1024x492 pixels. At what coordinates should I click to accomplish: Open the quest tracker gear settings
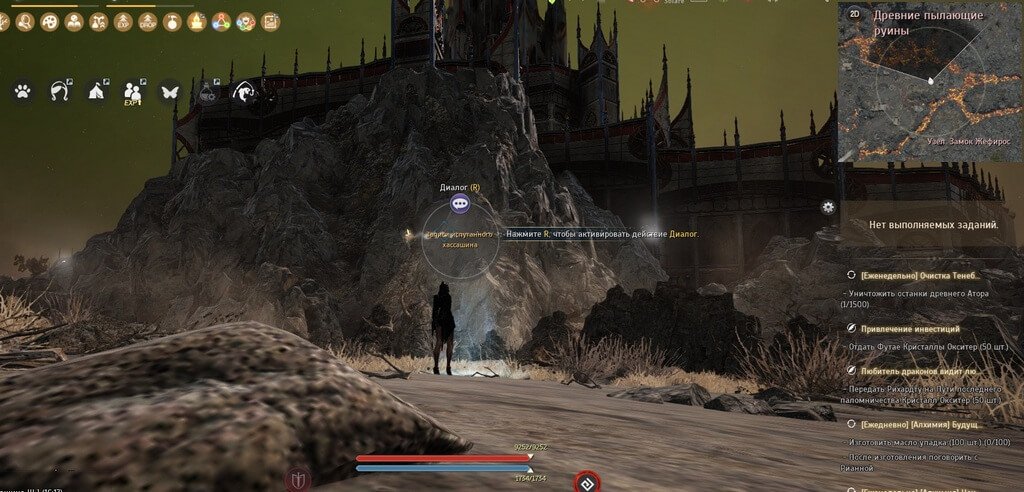tap(828, 207)
